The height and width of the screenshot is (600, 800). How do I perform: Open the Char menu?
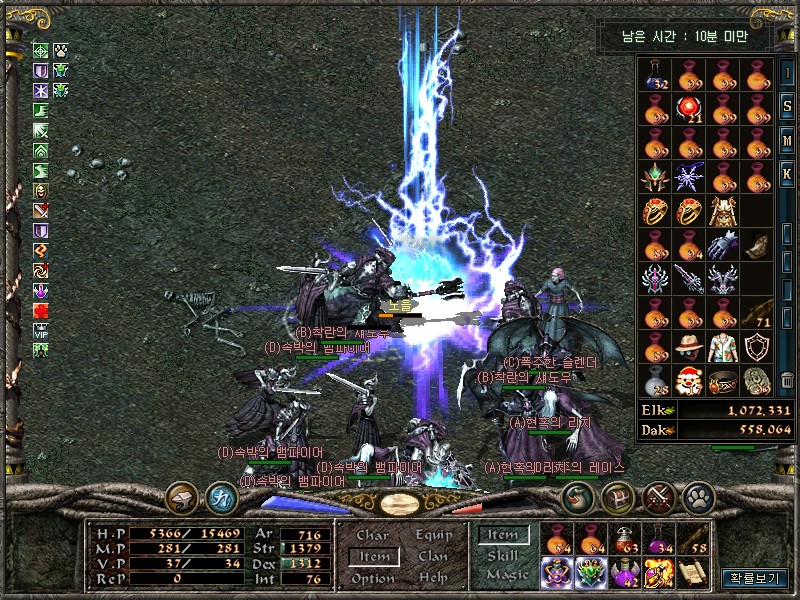coord(372,536)
